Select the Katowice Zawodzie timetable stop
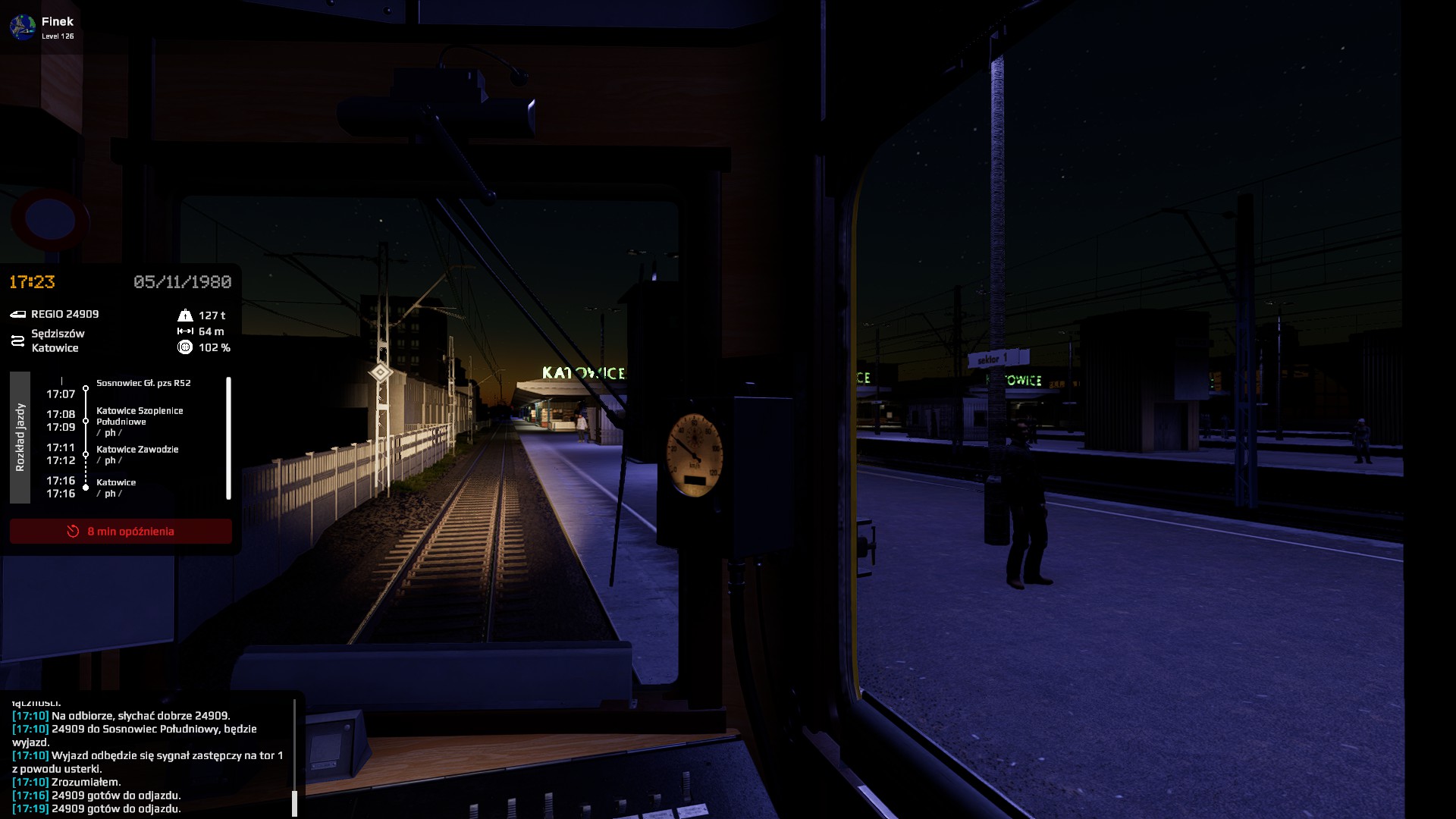Screen dimensions: 1456x819 coord(137,450)
